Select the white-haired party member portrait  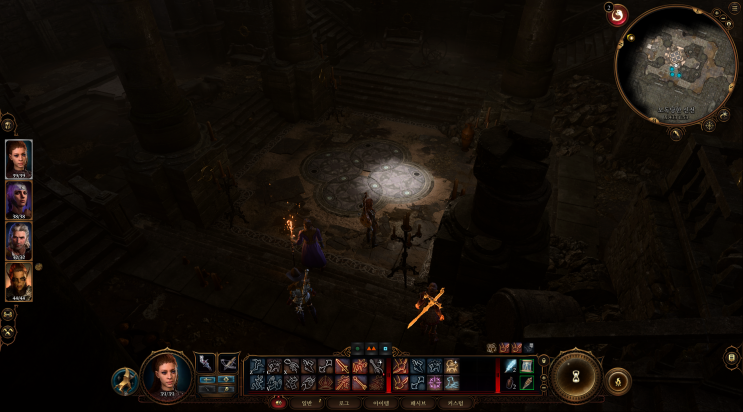19,239
